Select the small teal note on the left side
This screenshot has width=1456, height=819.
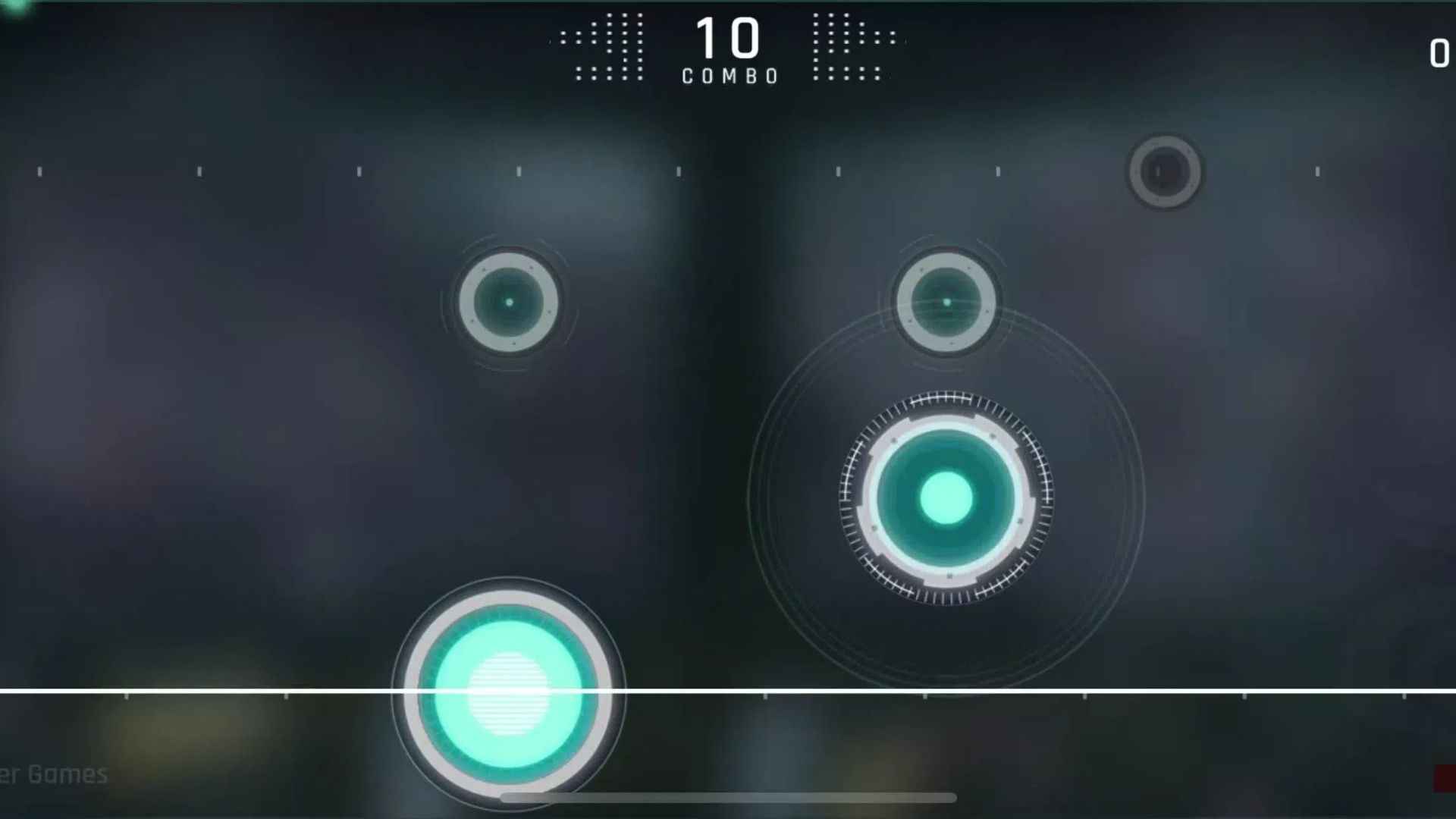click(x=508, y=302)
